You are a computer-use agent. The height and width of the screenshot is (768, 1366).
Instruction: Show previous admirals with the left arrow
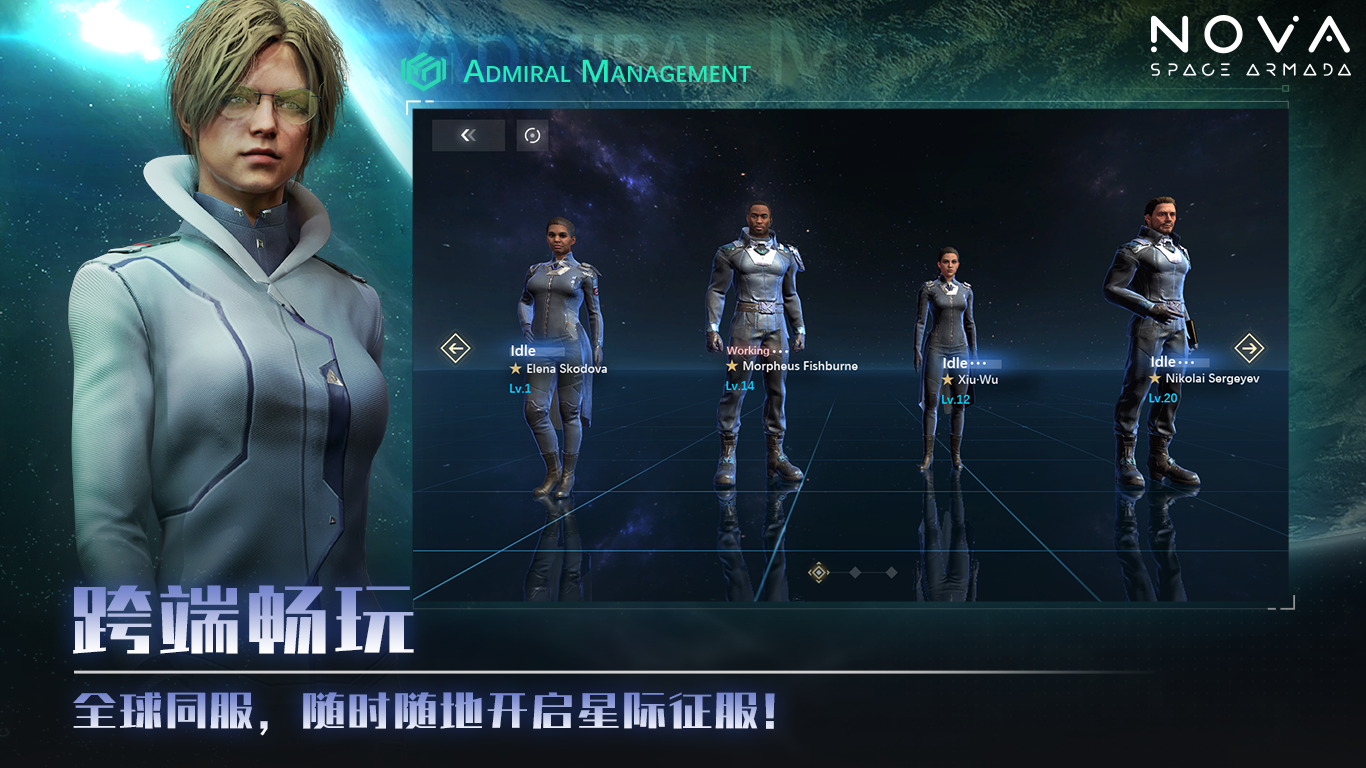click(x=455, y=348)
